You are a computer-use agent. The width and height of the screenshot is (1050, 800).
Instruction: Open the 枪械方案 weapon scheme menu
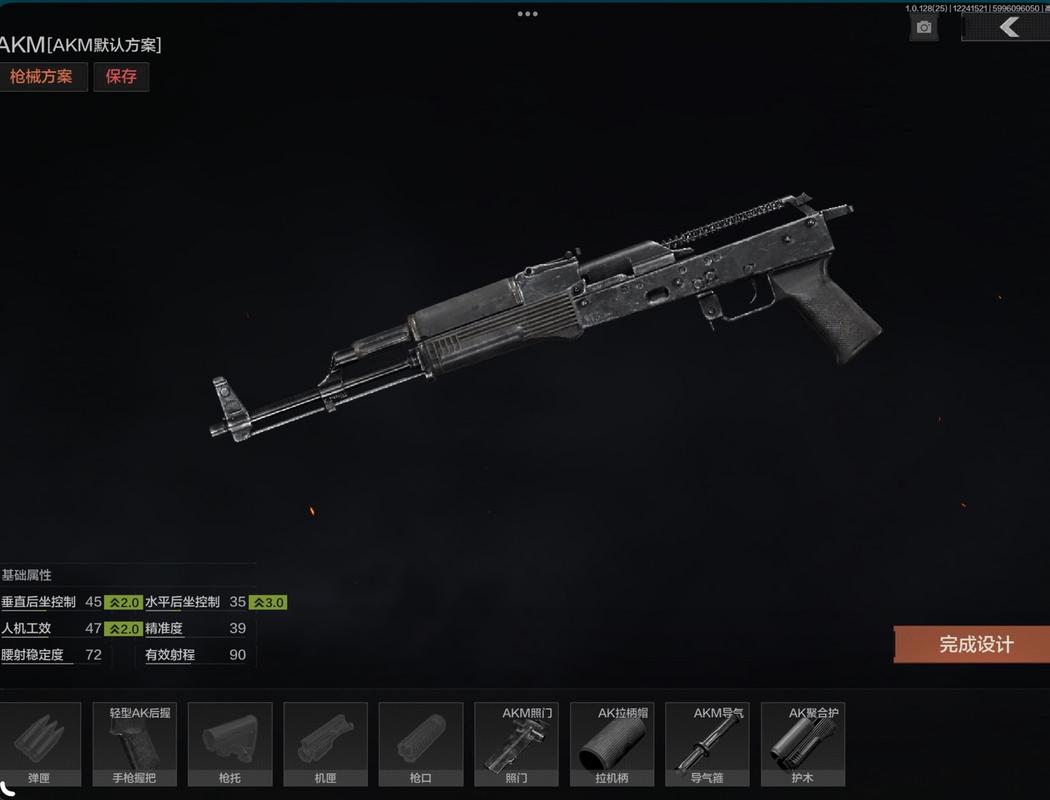point(42,77)
